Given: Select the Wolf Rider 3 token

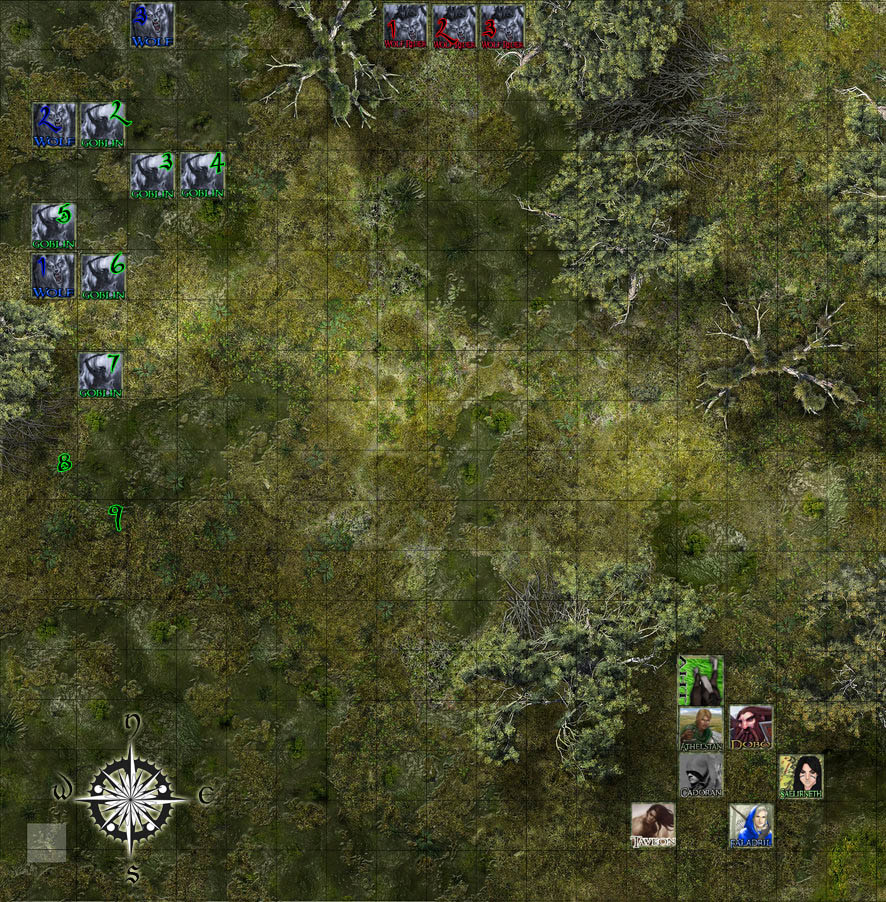Looking at the screenshot, I should (502, 26).
